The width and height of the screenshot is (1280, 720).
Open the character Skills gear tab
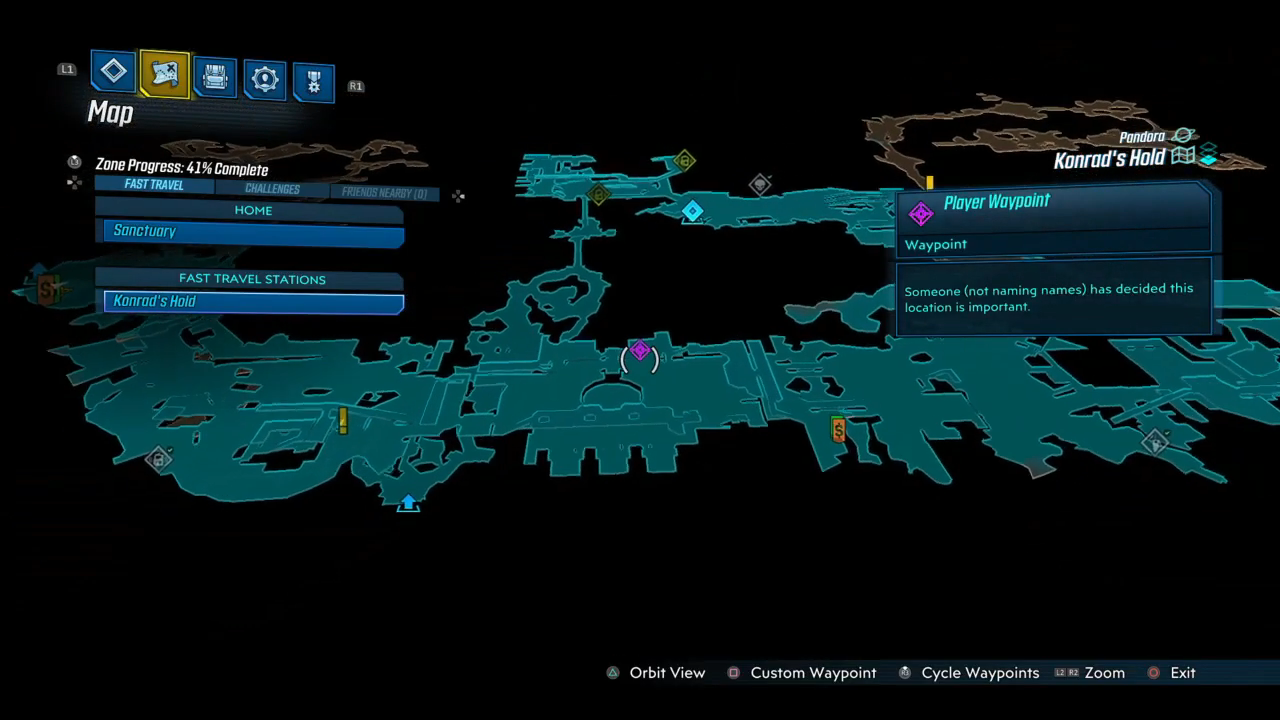(x=265, y=79)
